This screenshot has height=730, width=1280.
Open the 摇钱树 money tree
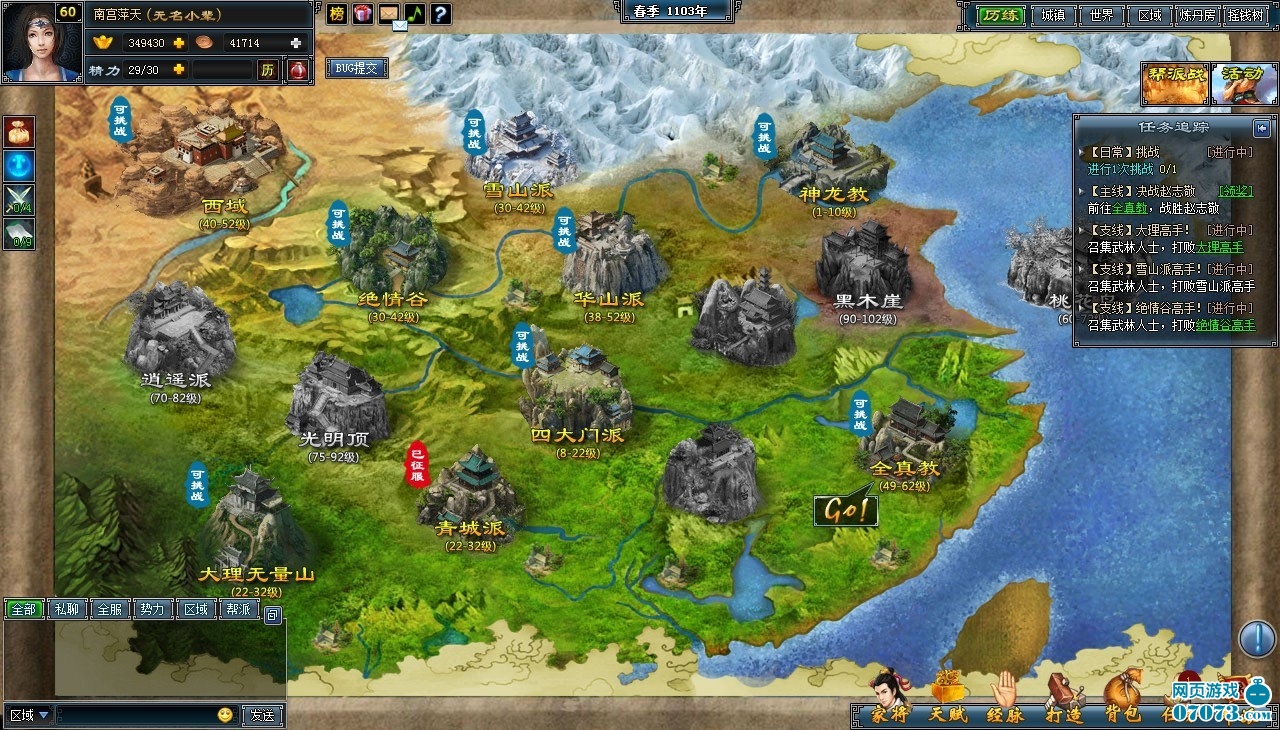pyautogui.click(x=1245, y=15)
